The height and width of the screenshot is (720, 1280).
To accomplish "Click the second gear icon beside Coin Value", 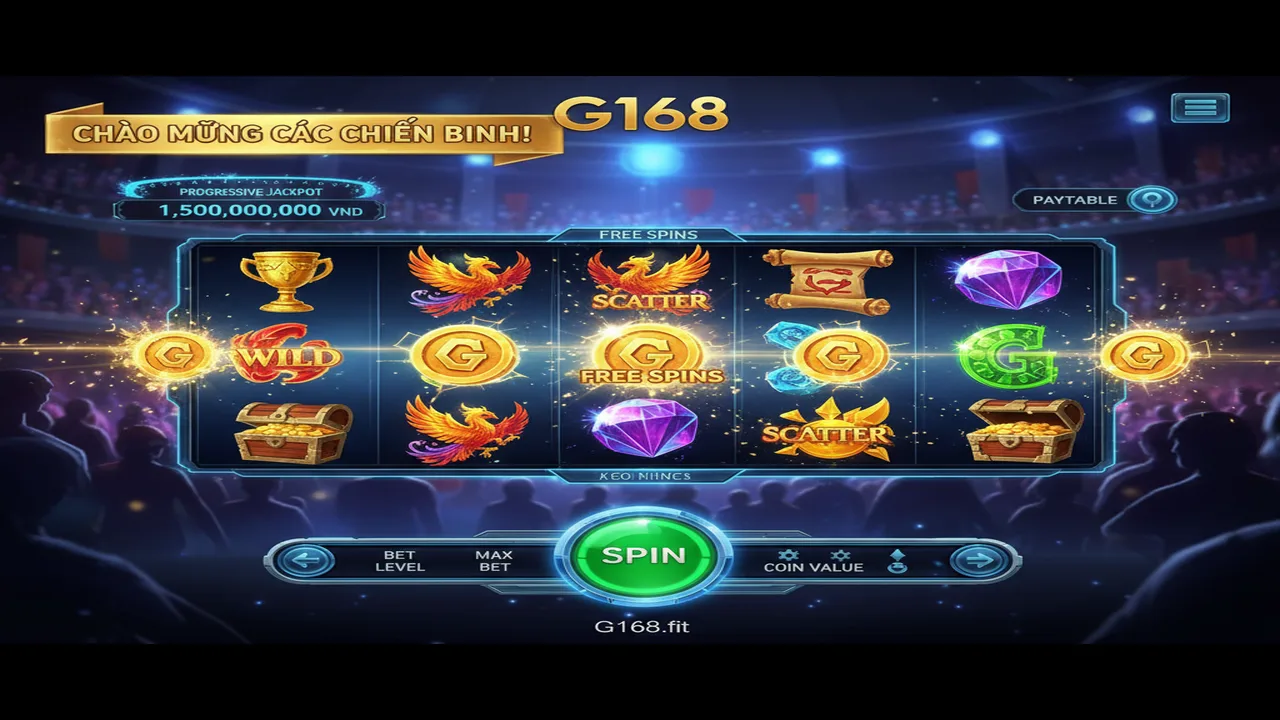I will click(840, 554).
